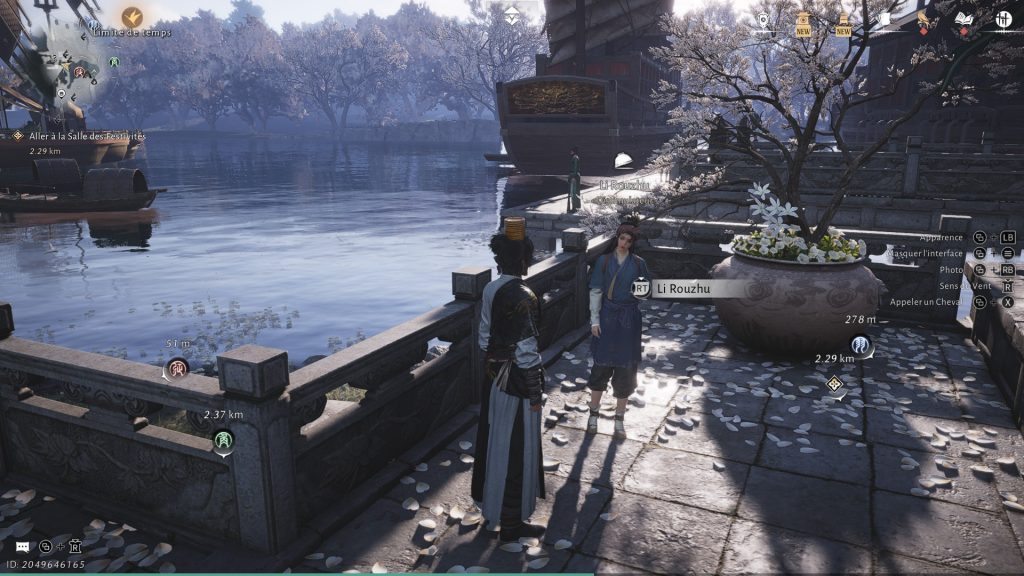The height and width of the screenshot is (576, 1024).
Task: Open the chat speech bubble icon
Action: pyautogui.click(x=22, y=547)
